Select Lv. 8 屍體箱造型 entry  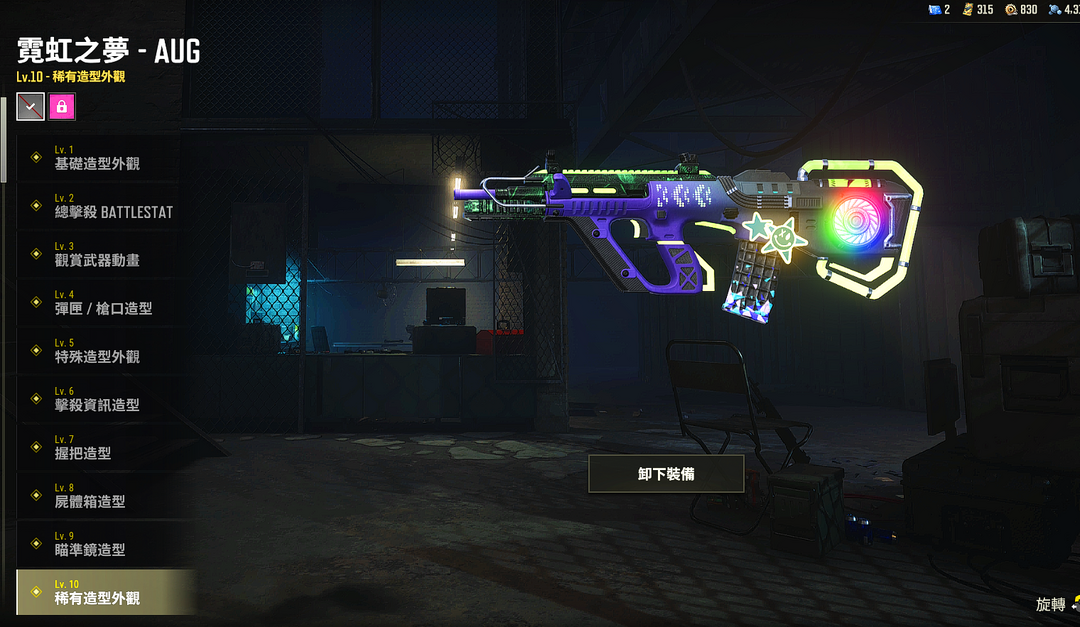(98, 496)
